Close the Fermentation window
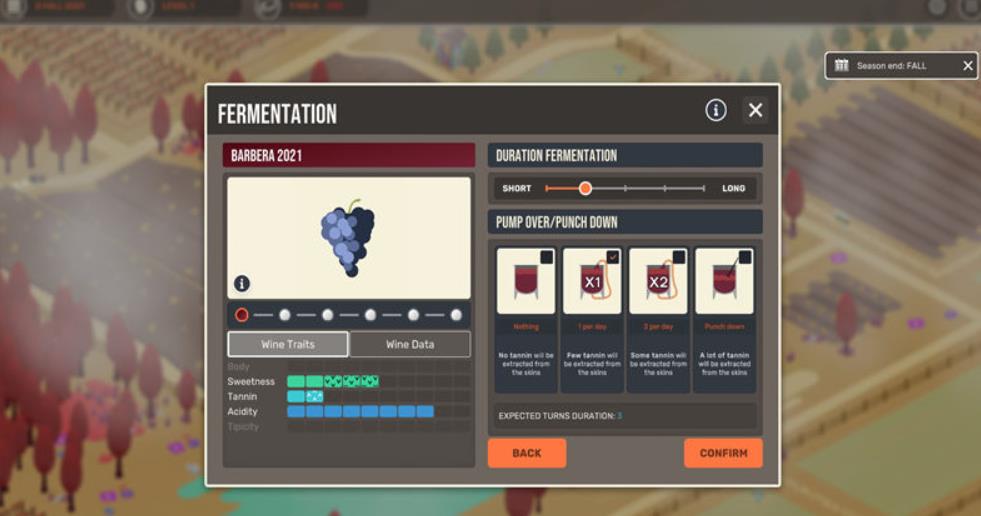Viewport: 981px width, 516px height. tap(755, 110)
